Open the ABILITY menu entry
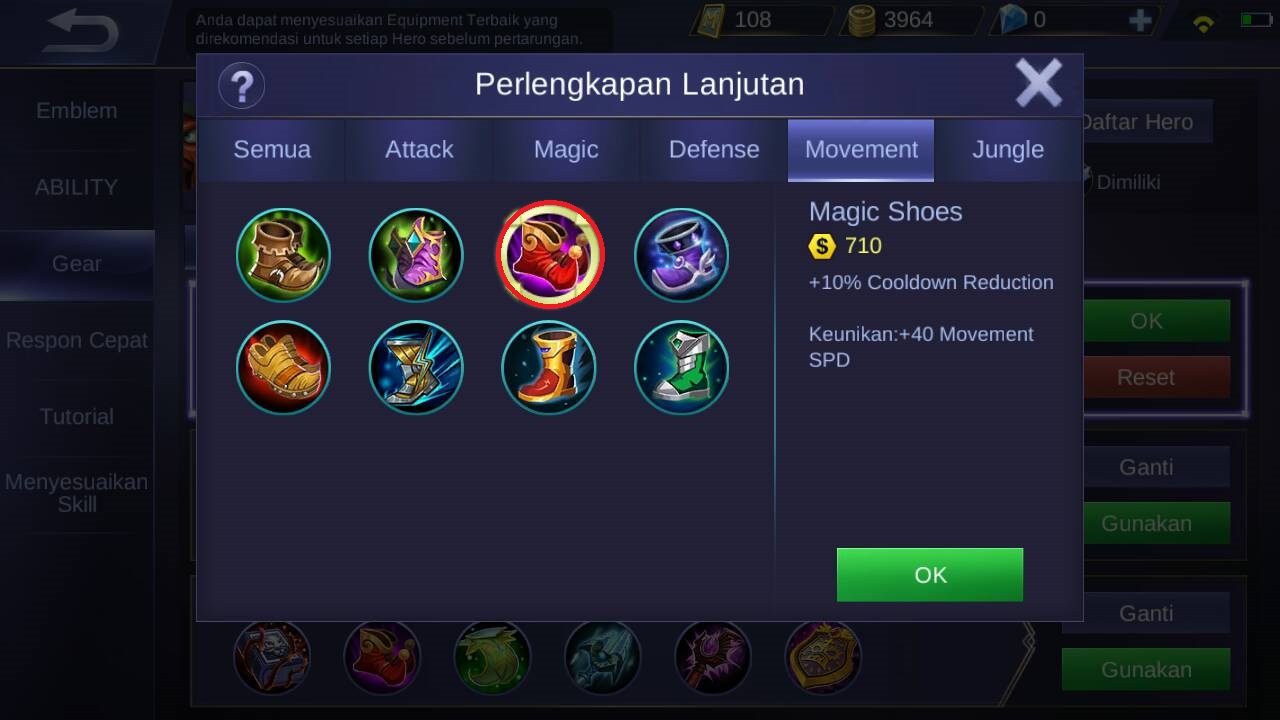This screenshot has width=1280, height=720. click(77, 187)
